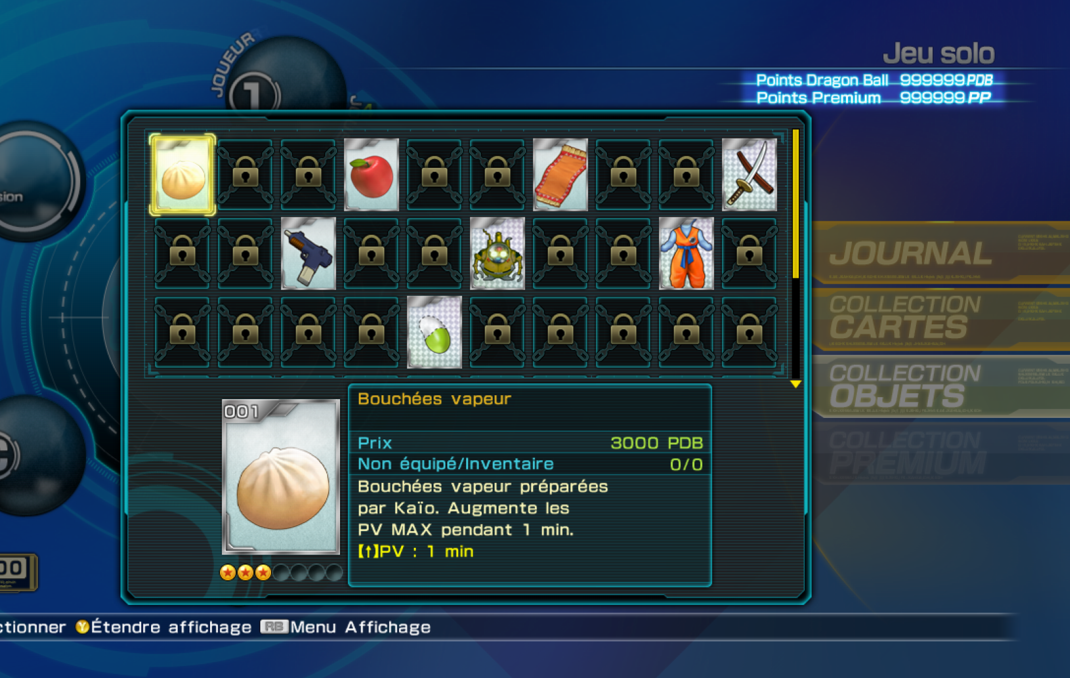The width and height of the screenshot is (1070, 678).
Task: Pick the katana sword item card
Action: click(x=749, y=175)
